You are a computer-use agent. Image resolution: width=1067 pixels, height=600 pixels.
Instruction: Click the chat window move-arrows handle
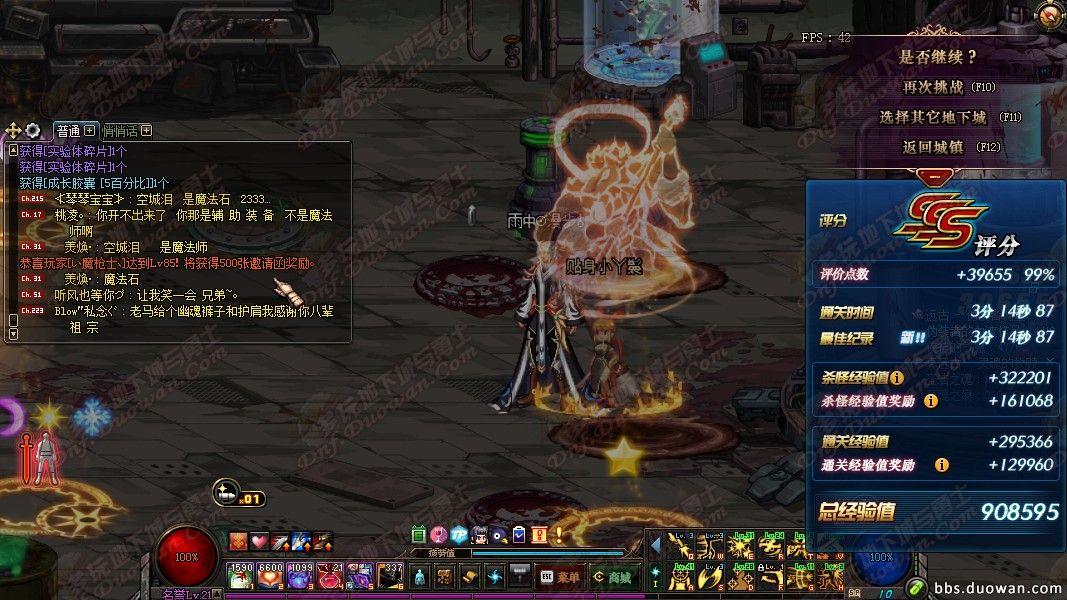pos(13,131)
